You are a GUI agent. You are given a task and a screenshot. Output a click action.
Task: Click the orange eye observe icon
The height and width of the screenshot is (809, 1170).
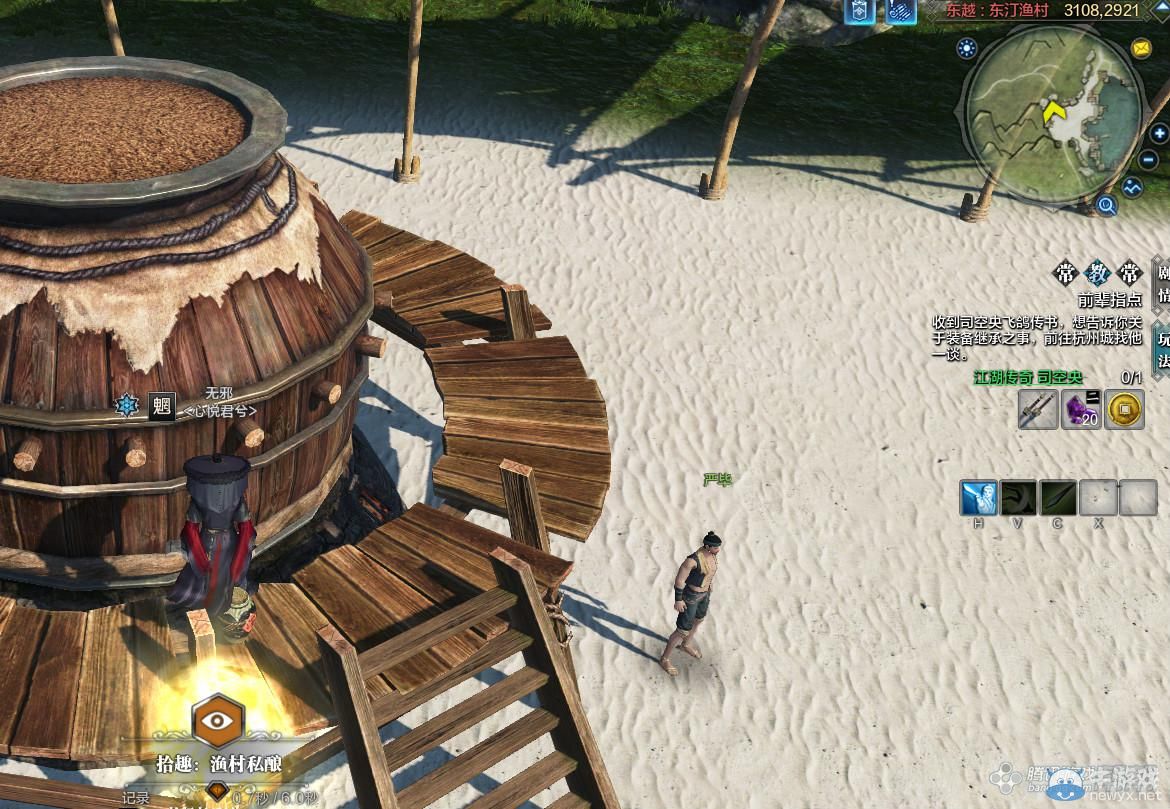pos(219,720)
